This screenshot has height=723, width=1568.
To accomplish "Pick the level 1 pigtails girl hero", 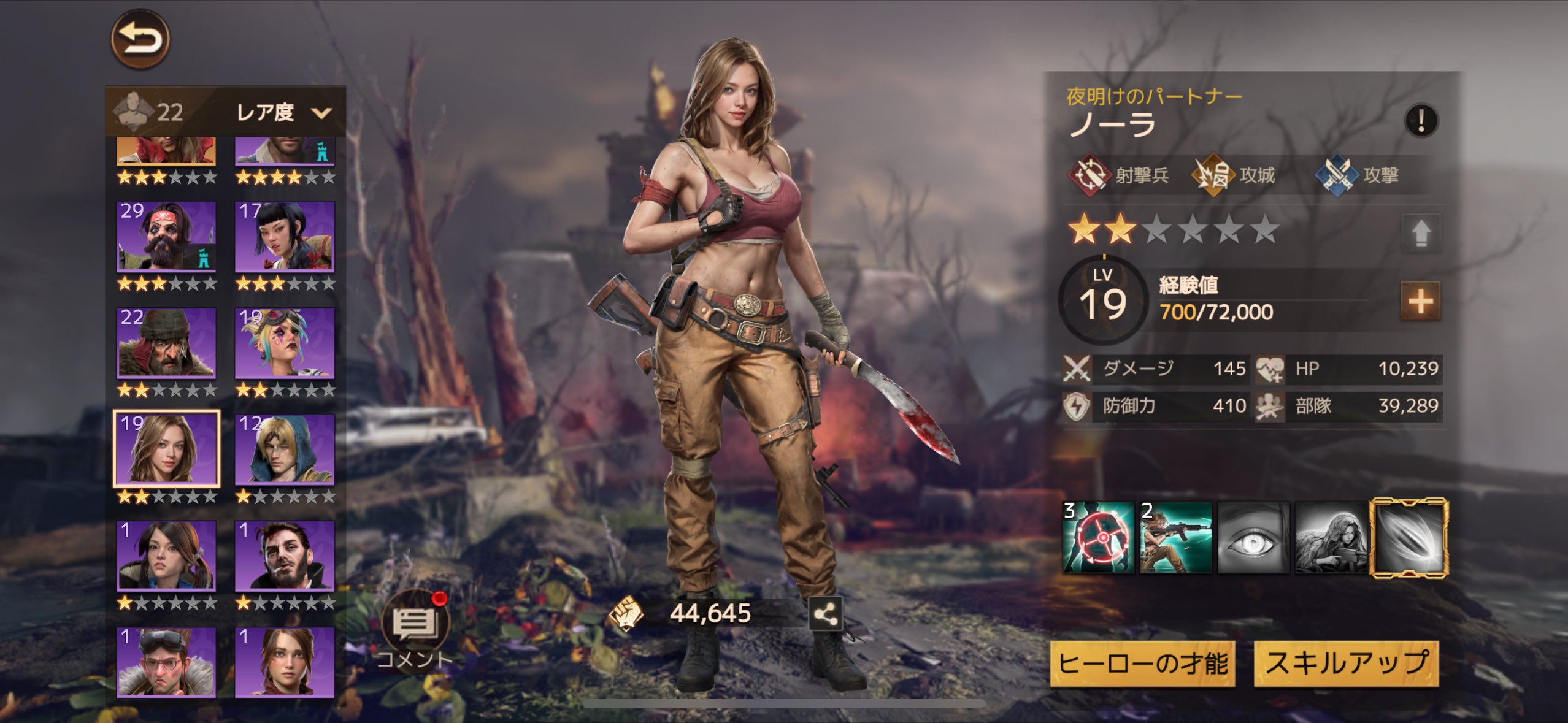I will [166, 555].
